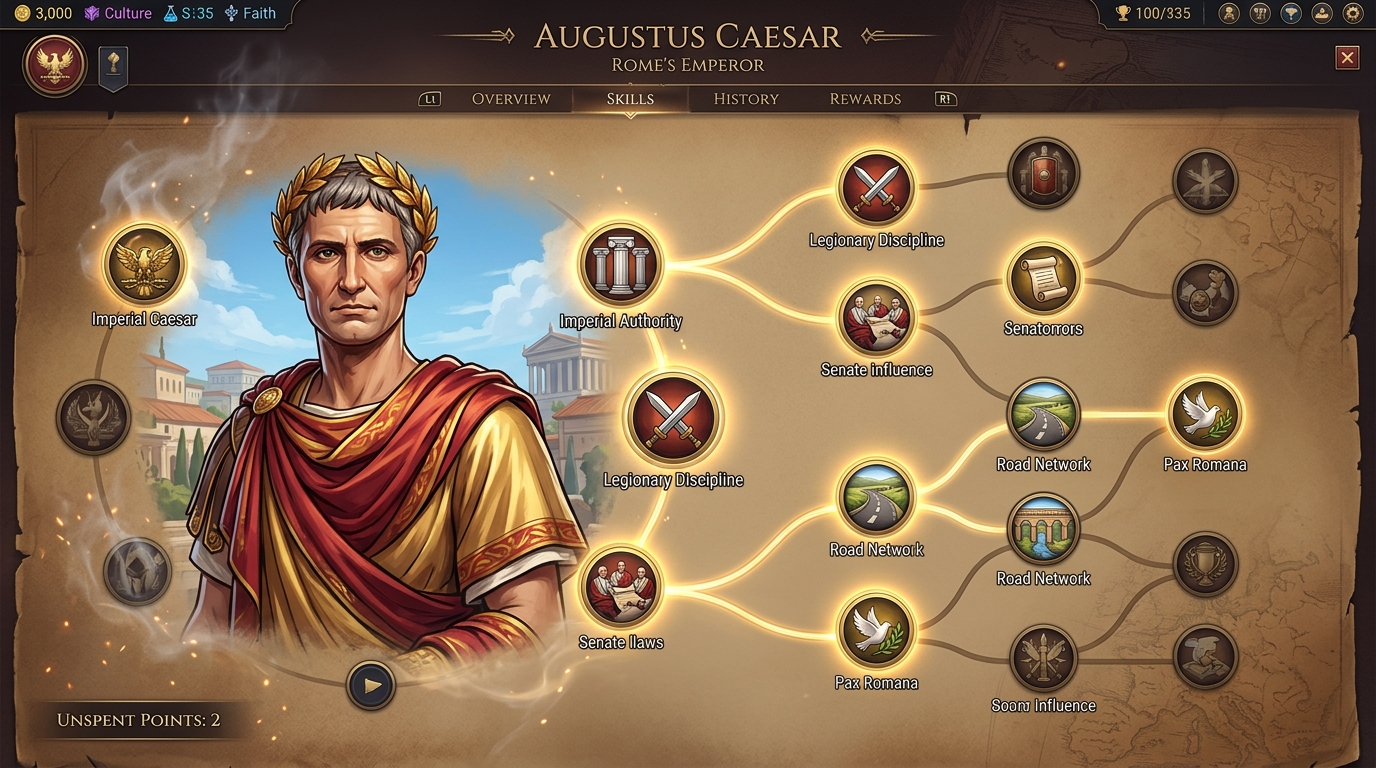Select the Senate influence skill node
The height and width of the screenshot is (768, 1376).
pyautogui.click(x=876, y=317)
